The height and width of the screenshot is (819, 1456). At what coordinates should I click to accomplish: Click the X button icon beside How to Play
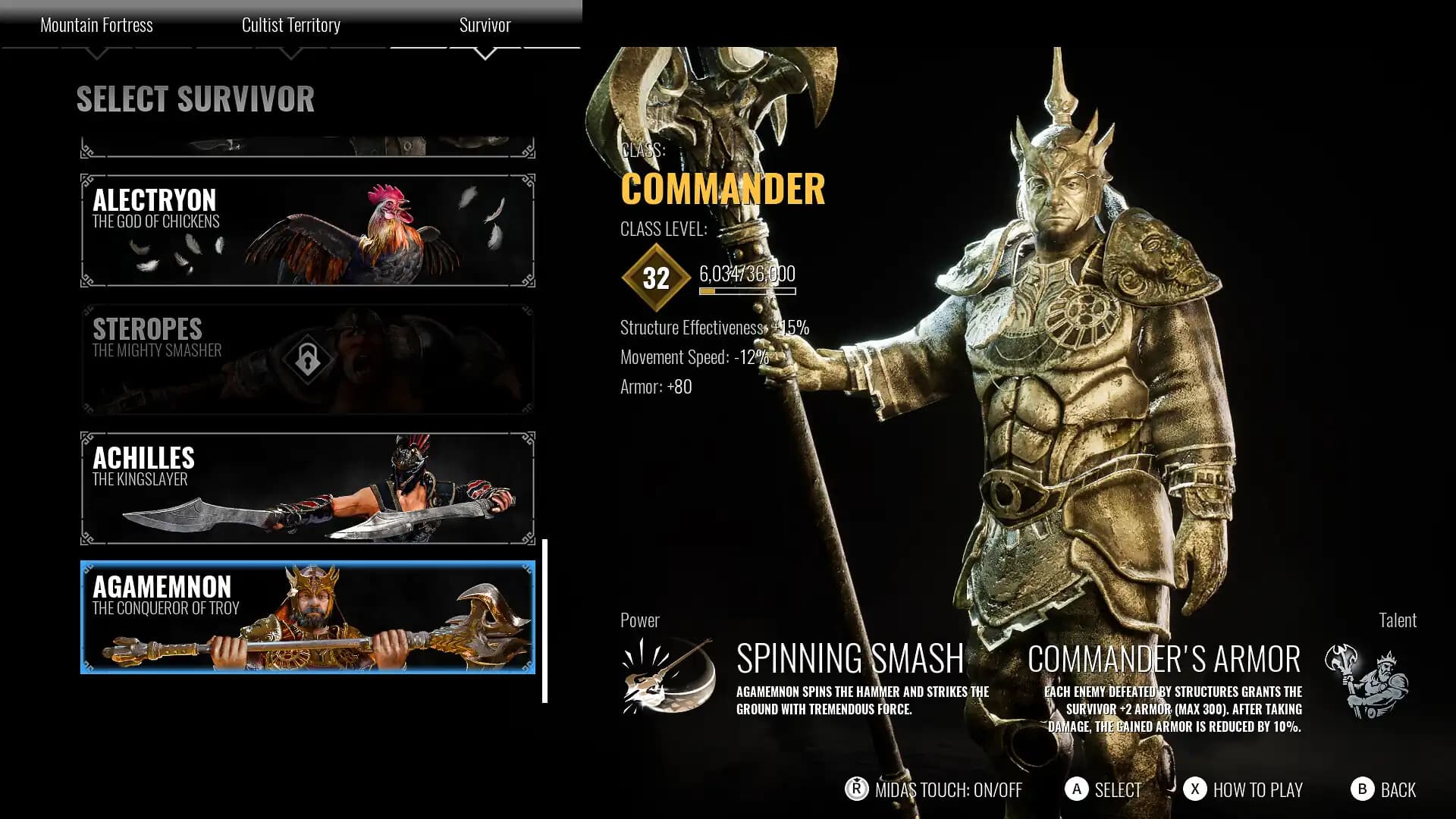1194,790
